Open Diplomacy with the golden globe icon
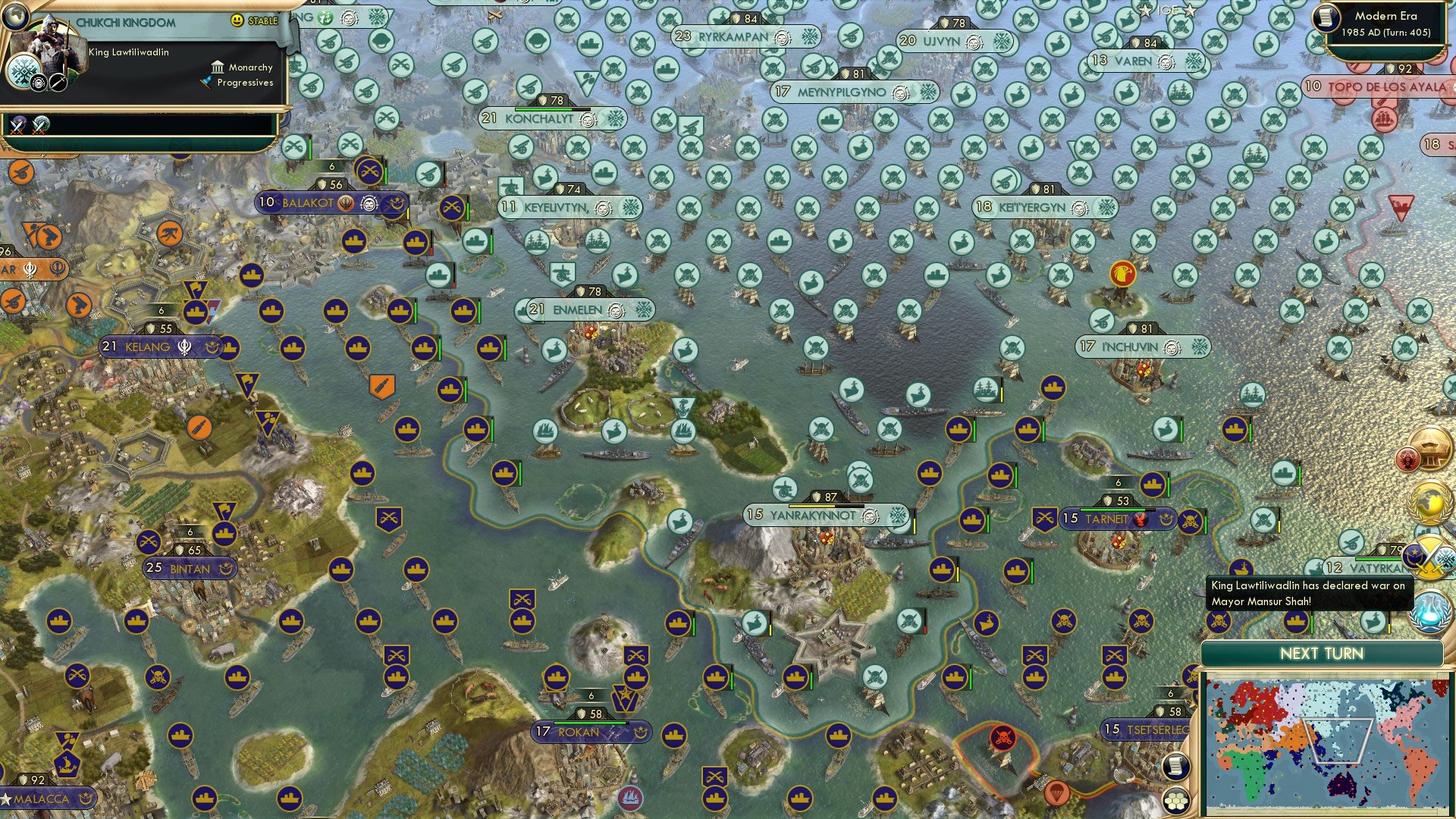Viewport: 1456px width, 819px height. 1429,500
